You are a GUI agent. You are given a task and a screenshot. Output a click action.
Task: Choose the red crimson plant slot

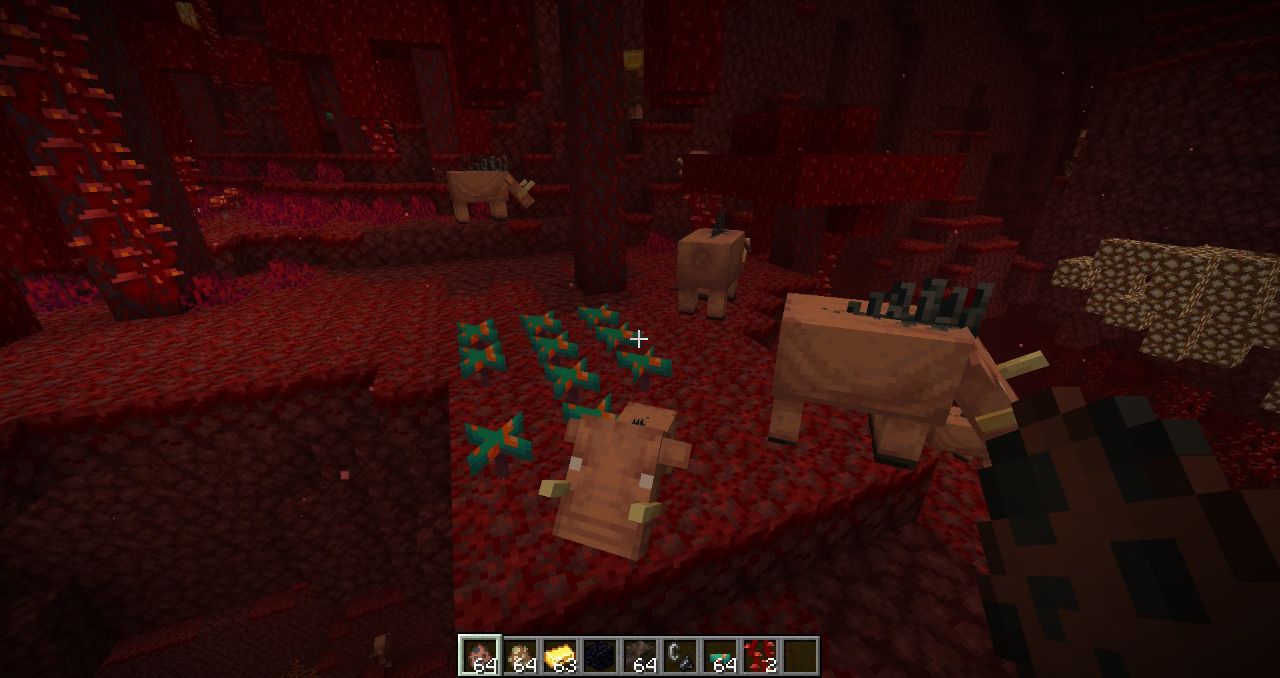(759, 656)
